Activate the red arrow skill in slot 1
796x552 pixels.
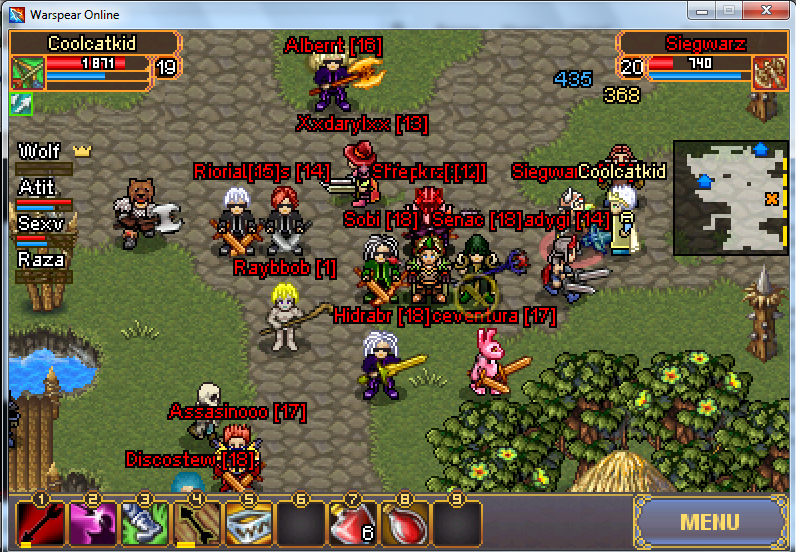(41, 523)
